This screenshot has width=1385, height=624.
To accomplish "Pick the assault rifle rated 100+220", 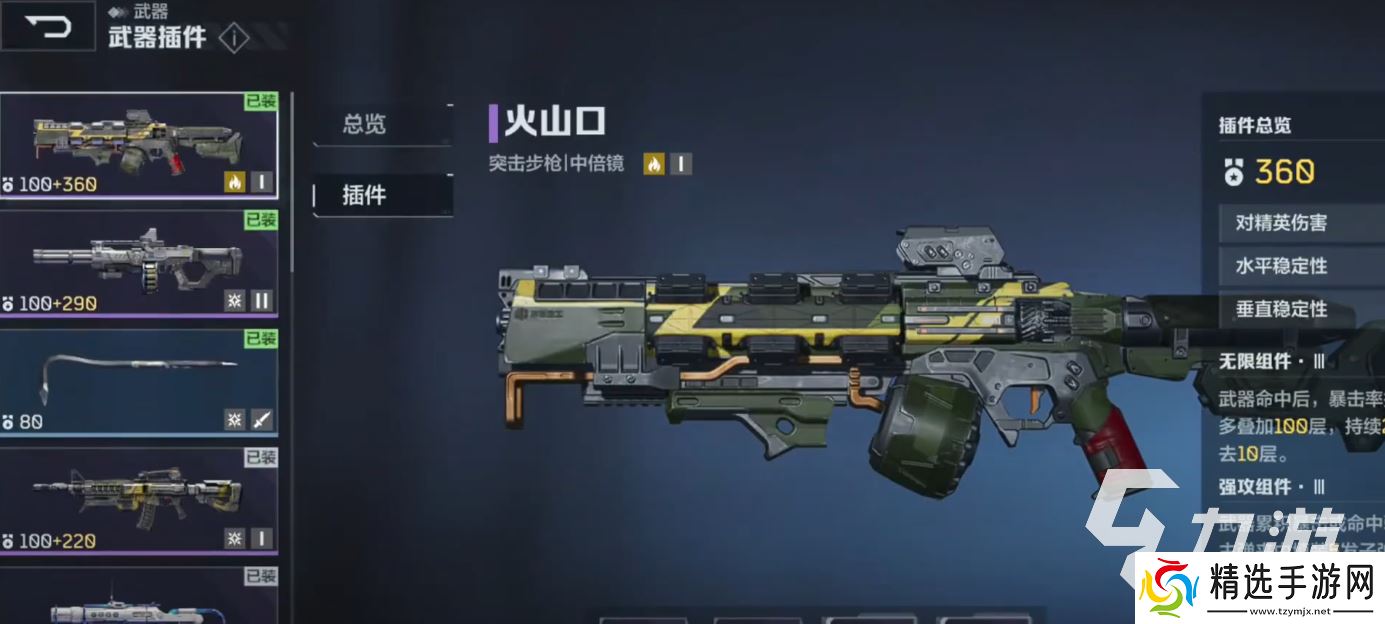I will [138, 501].
